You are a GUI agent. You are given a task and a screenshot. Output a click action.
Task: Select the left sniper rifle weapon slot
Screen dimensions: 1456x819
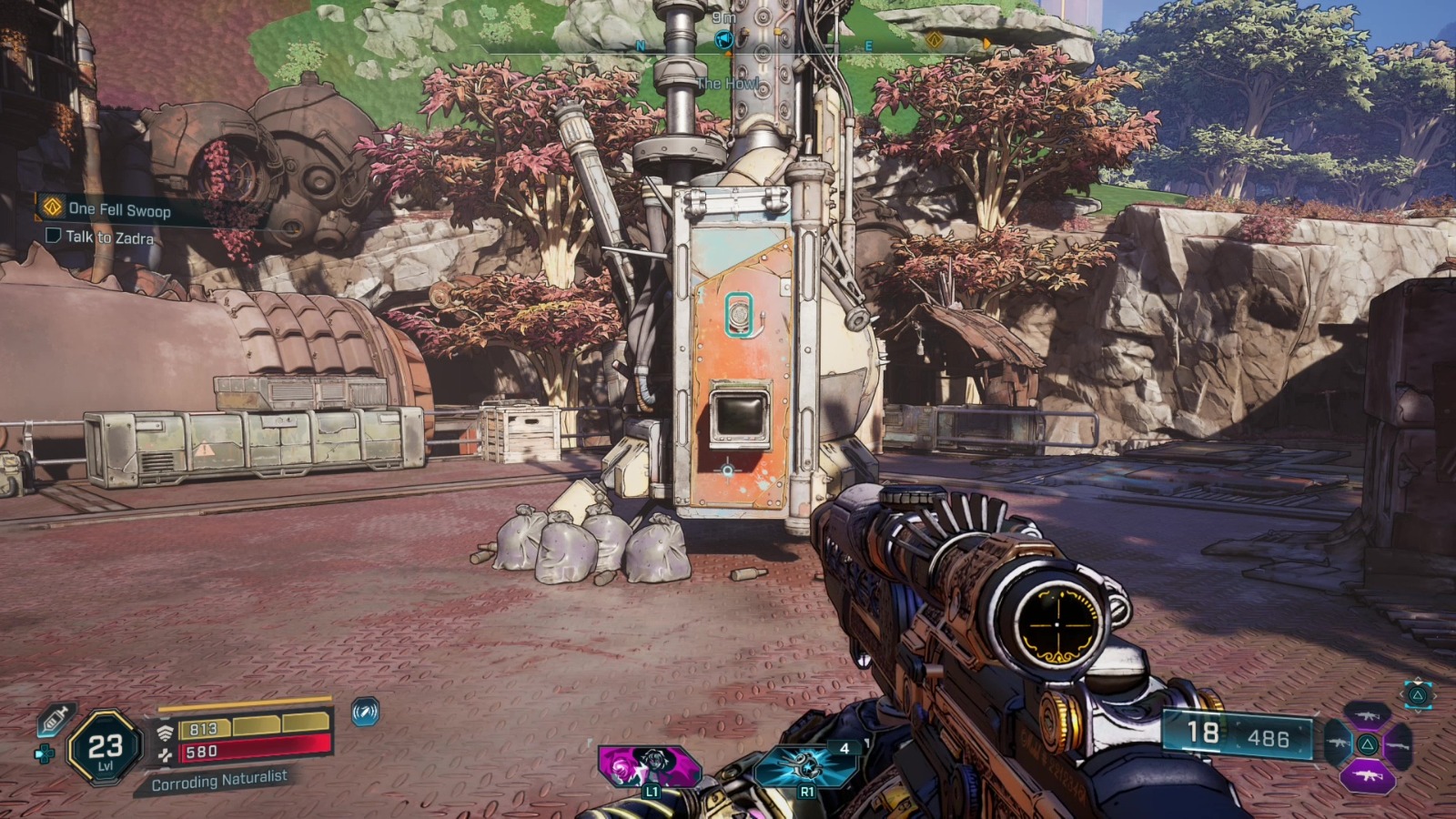tap(1339, 743)
